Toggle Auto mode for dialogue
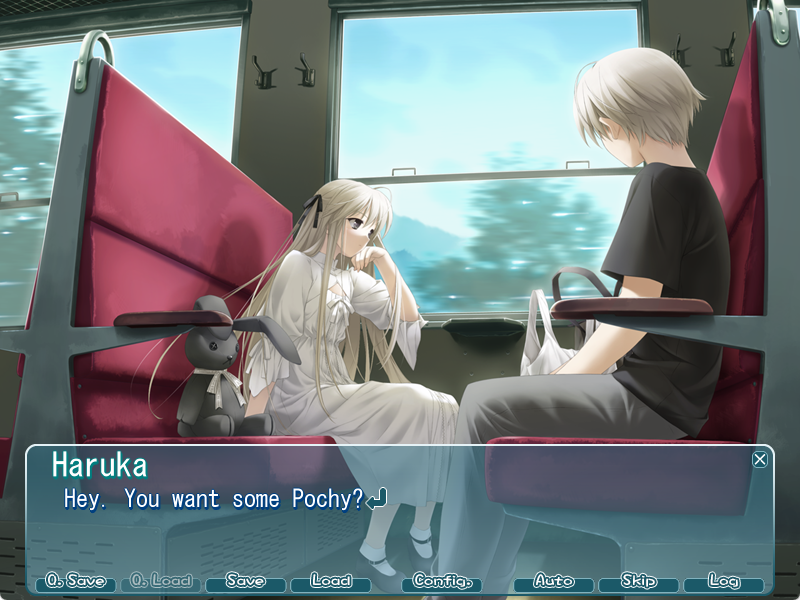The height and width of the screenshot is (600, 800). pyautogui.click(x=553, y=581)
